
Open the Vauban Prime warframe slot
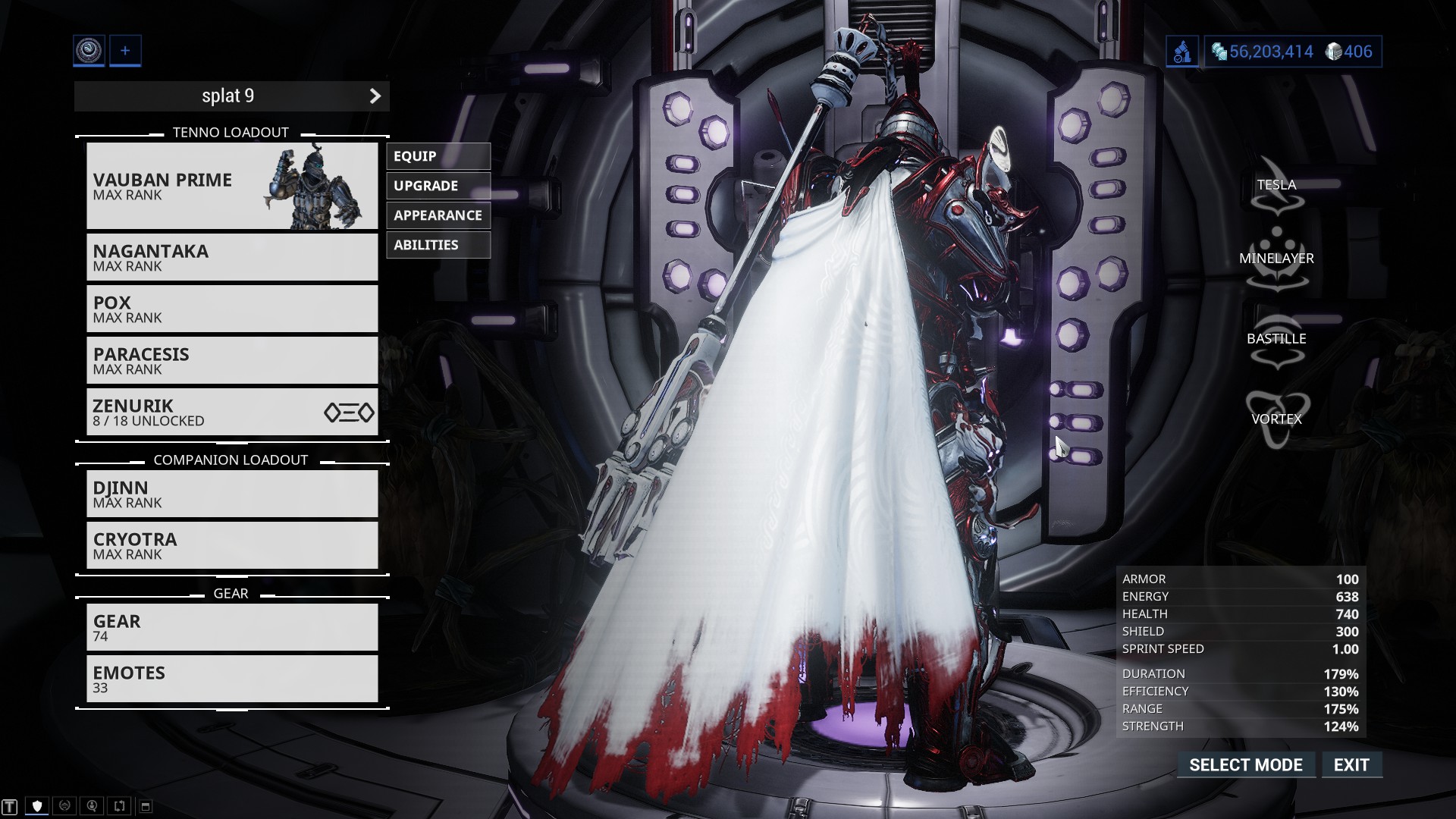(x=232, y=186)
